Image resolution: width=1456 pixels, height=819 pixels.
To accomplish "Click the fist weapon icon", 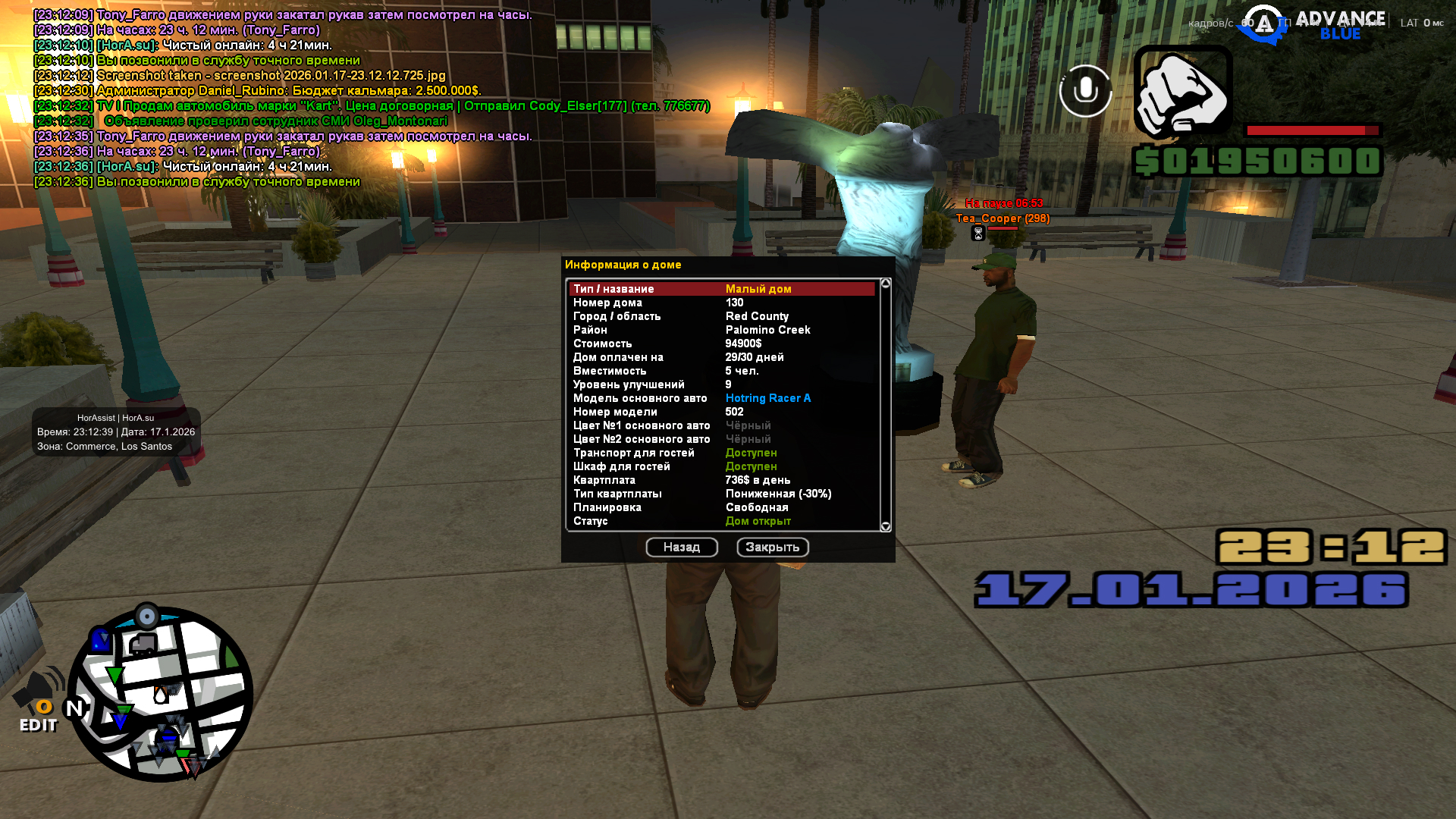I will point(1183,91).
